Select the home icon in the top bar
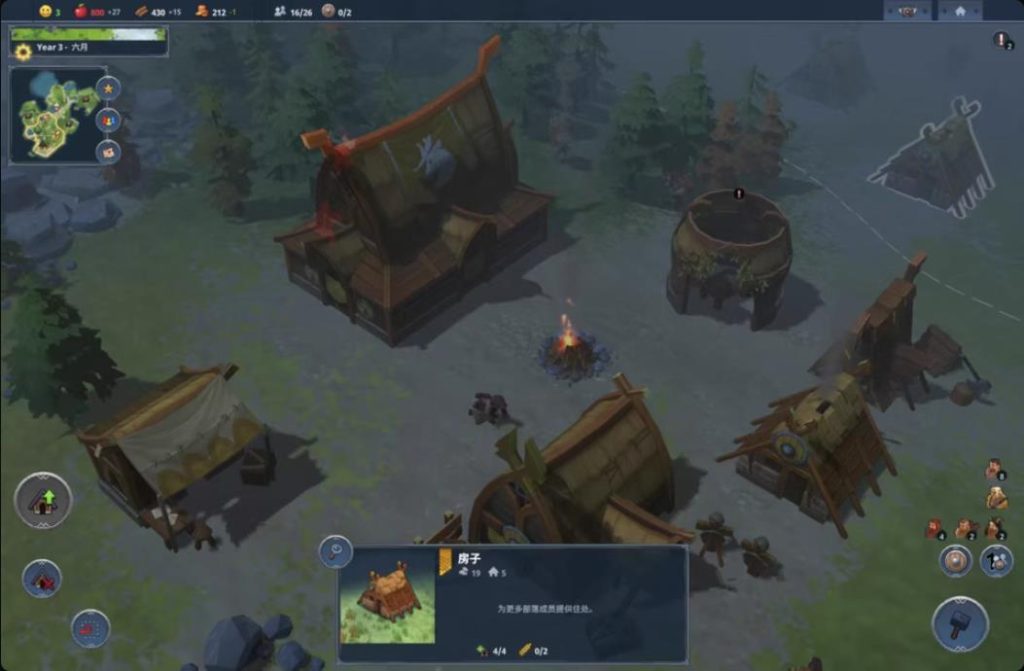 pos(960,11)
